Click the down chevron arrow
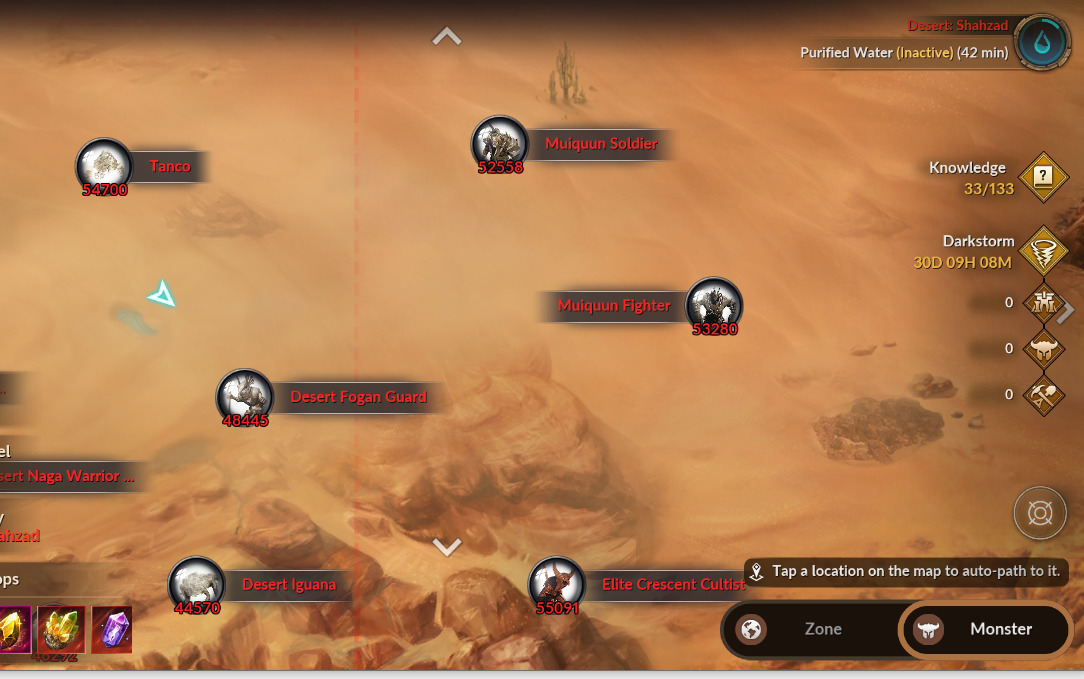 (446, 546)
